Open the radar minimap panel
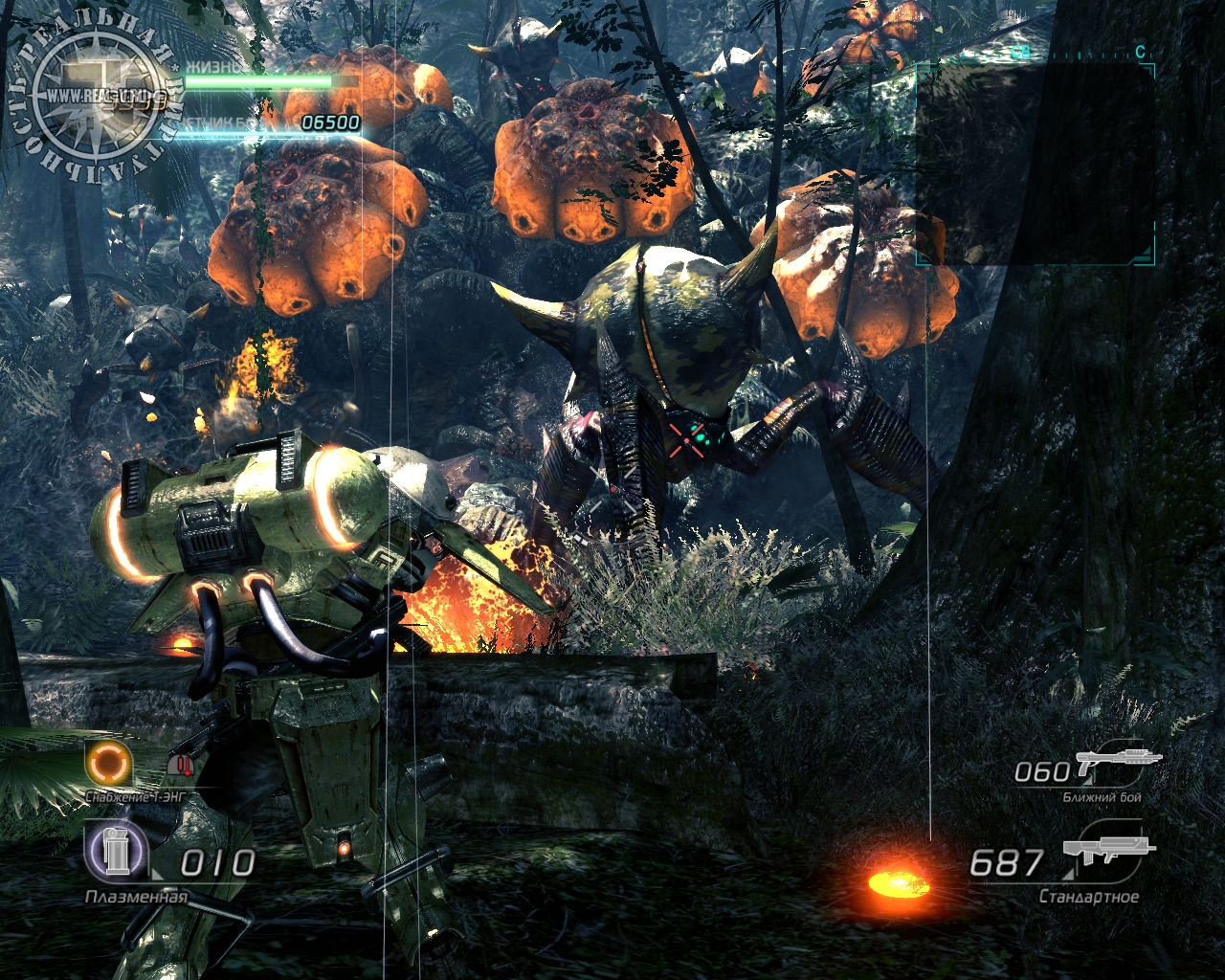 tap(1036, 165)
